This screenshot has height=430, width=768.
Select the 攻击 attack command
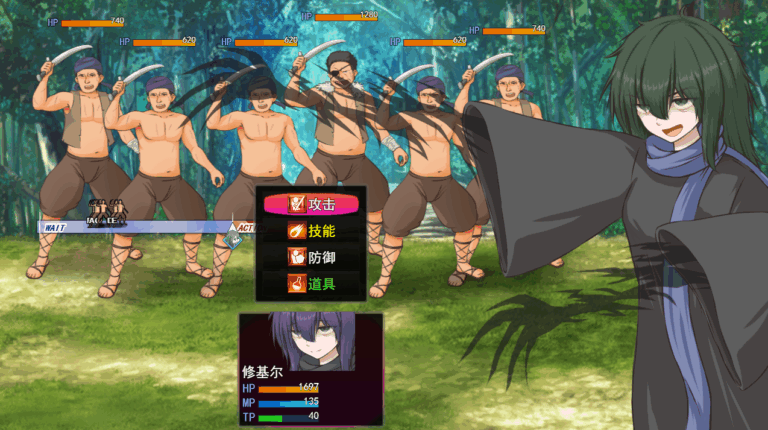click(x=310, y=204)
